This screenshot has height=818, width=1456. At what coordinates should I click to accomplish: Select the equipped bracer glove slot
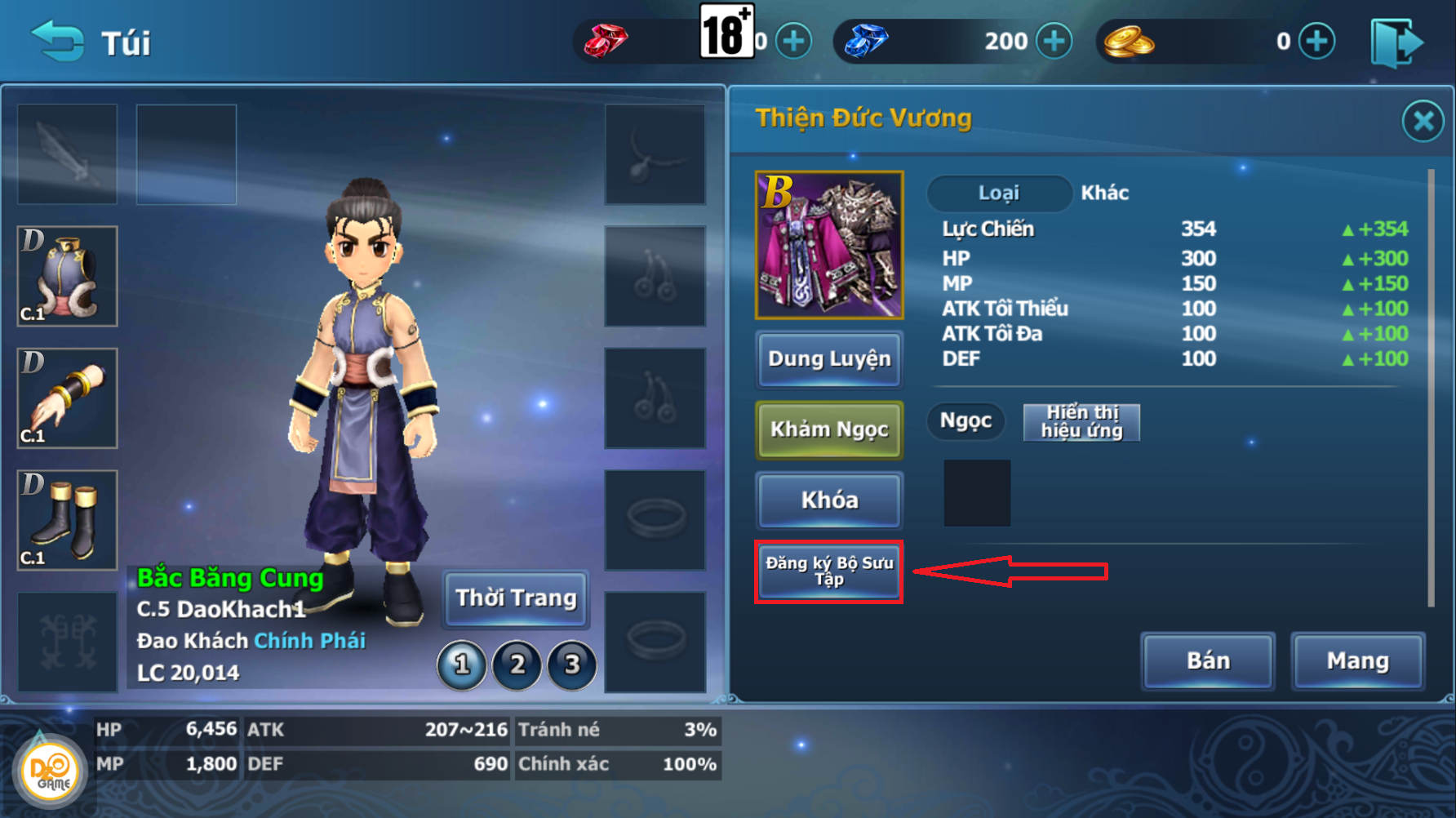click(x=68, y=398)
